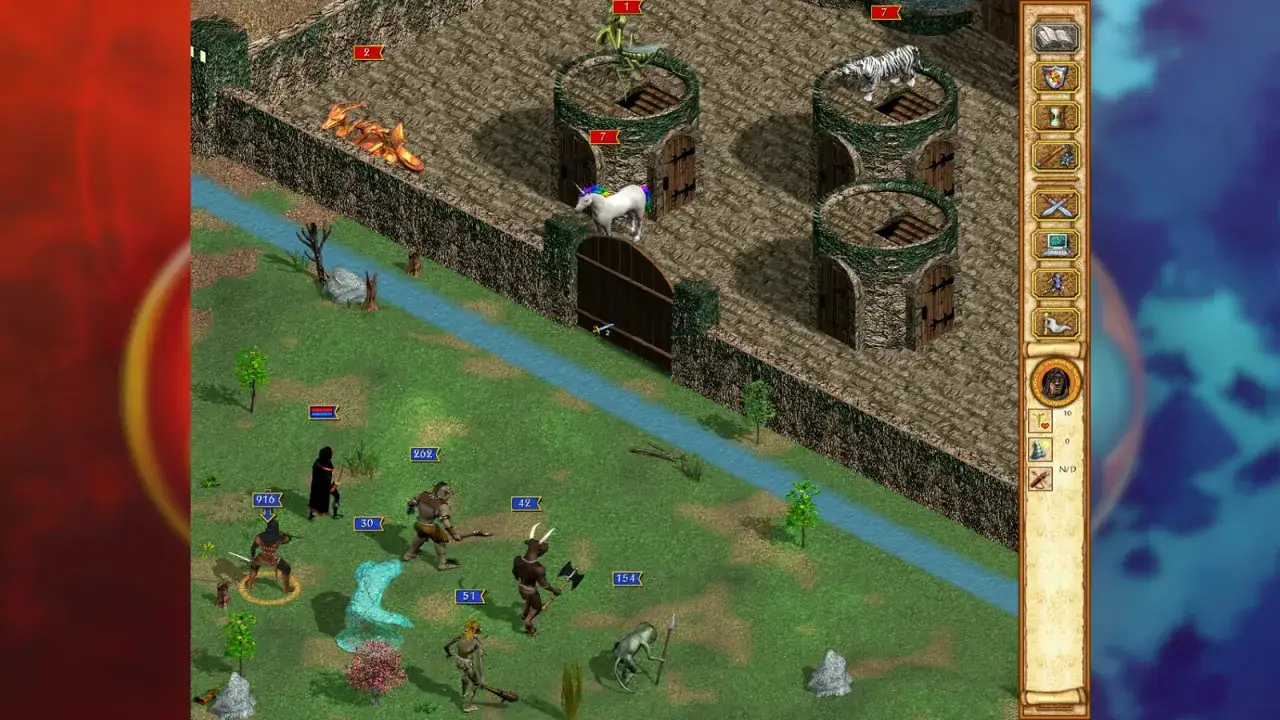
Task: Toggle auto-combat with the shield icon
Action: (1057, 78)
